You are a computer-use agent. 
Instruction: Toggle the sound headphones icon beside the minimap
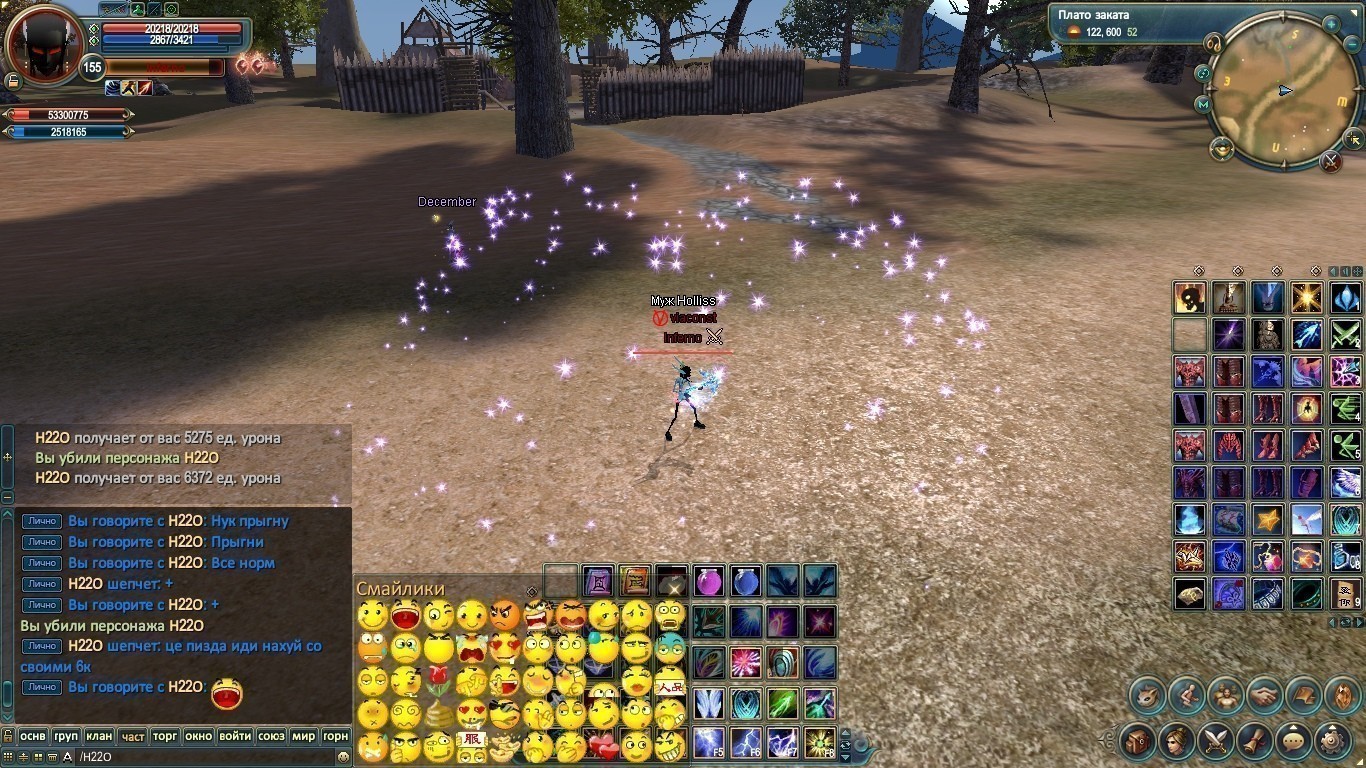pos(1213,43)
